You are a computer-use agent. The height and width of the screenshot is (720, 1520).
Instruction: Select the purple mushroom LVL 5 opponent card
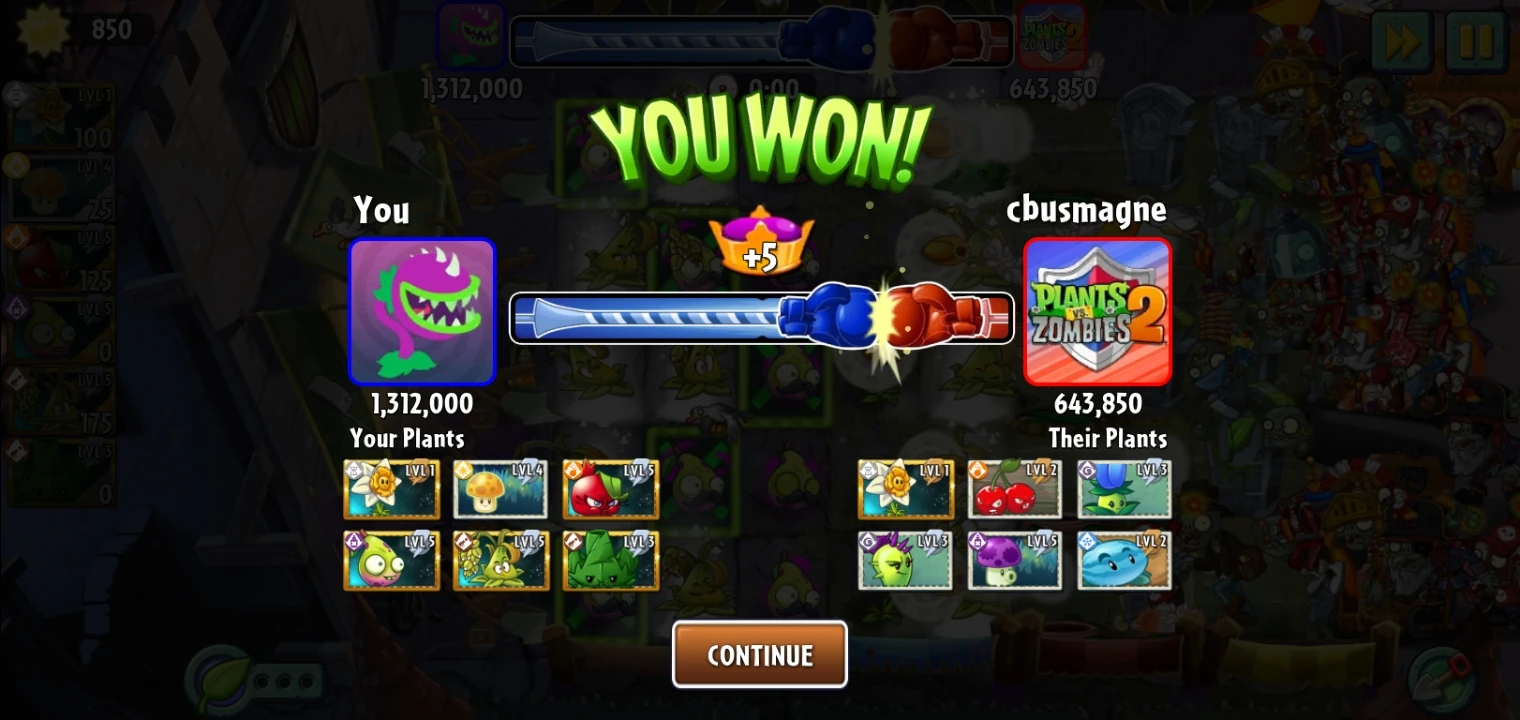click(x=1014, y=561)
